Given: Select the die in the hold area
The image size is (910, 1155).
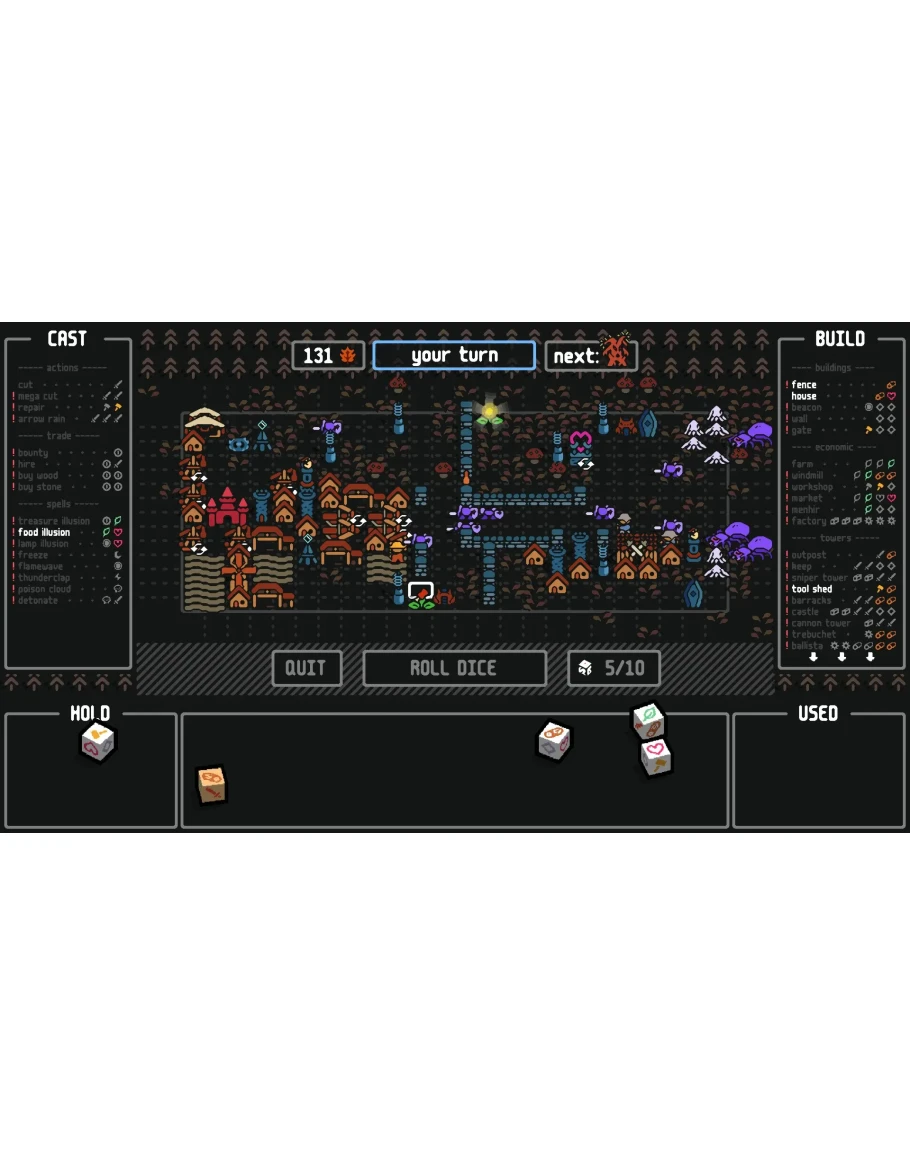Looking at the screenshot, I should (97, 742).
